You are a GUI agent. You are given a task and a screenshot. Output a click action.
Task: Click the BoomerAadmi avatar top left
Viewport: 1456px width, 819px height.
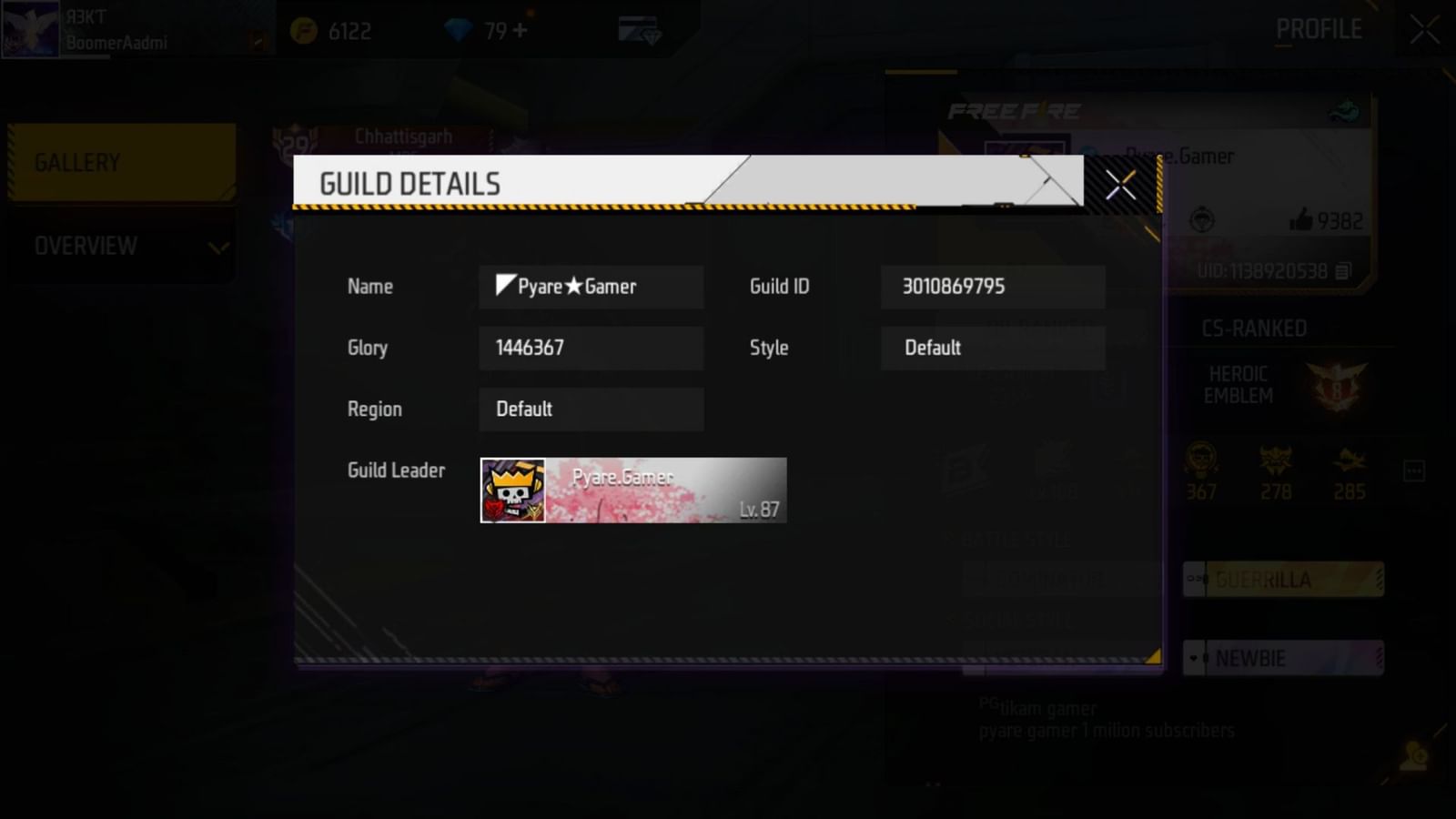pyautogui.click(x=30, y=30)
